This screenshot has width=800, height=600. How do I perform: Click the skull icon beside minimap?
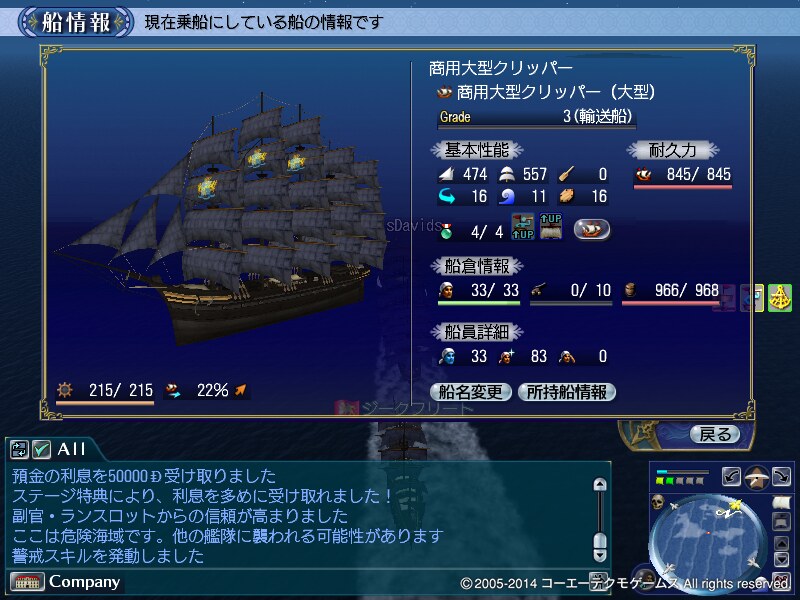click(659, 501)
